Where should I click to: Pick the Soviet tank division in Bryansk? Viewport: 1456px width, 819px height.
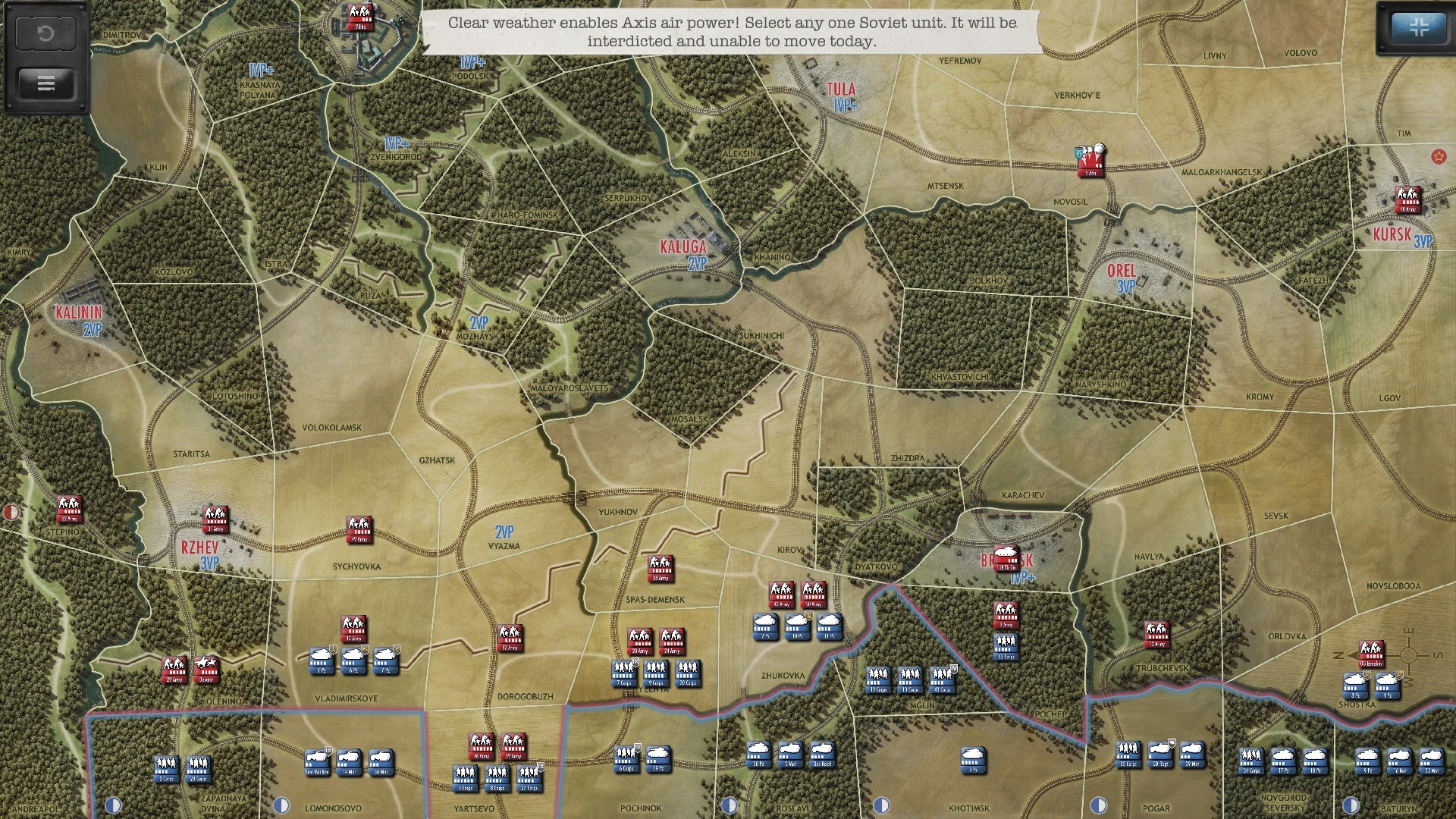1006,557
